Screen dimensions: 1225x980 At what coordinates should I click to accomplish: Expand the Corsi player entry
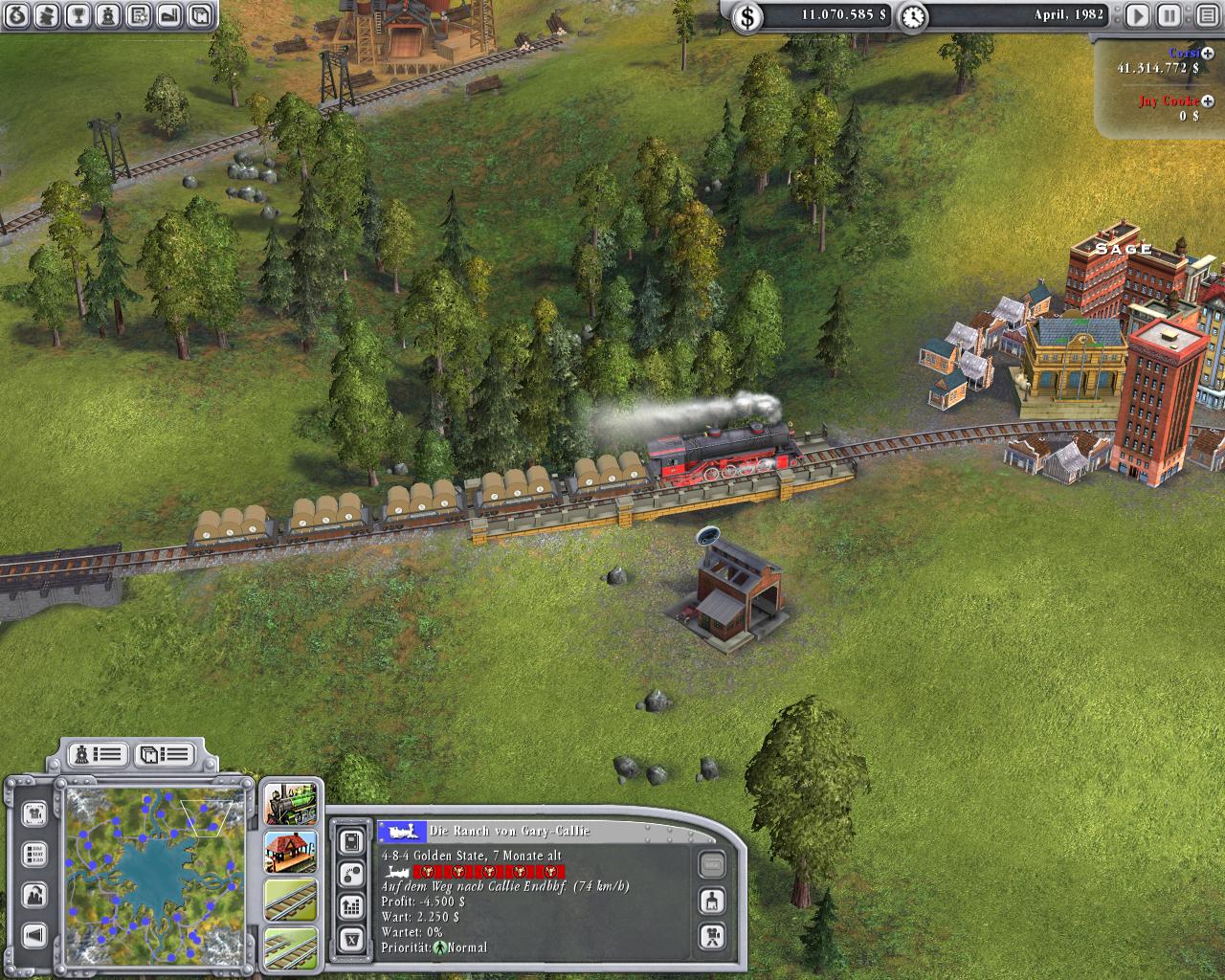1208,54
